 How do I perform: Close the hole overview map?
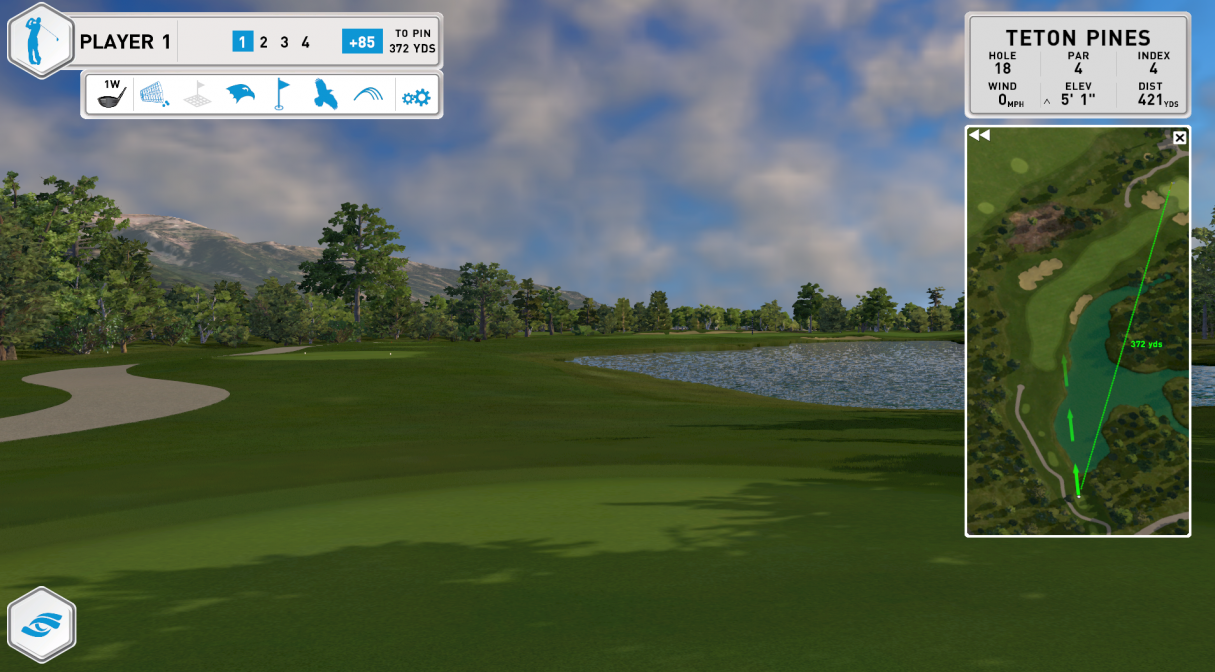click(1180, 137)
